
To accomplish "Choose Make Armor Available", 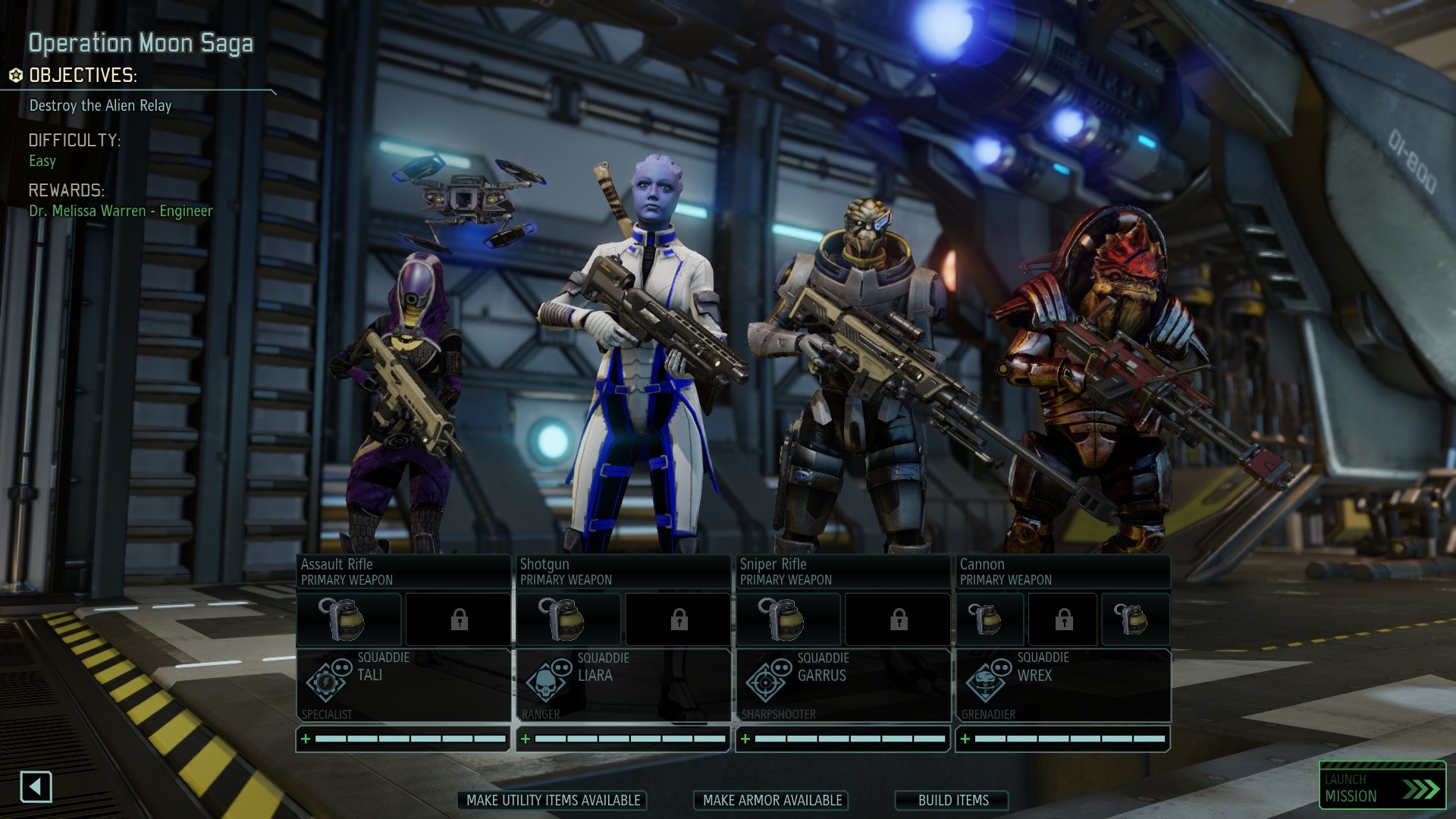I will (x=771, y=800).
